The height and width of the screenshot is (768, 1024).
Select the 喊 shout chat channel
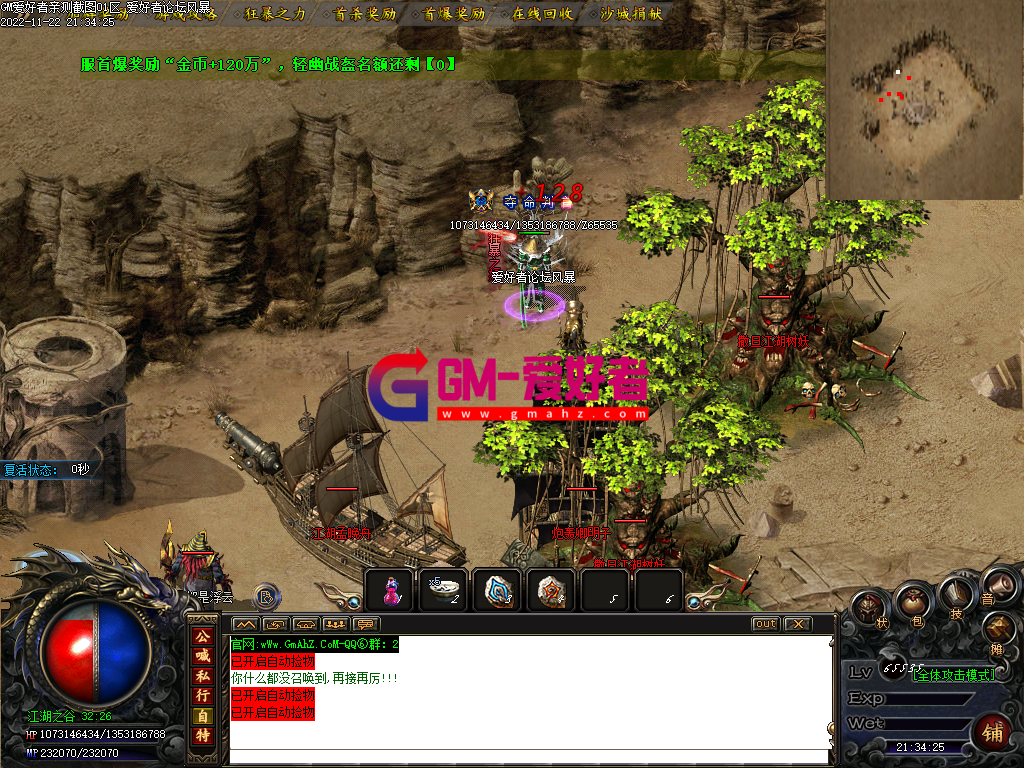click(203, 656)
